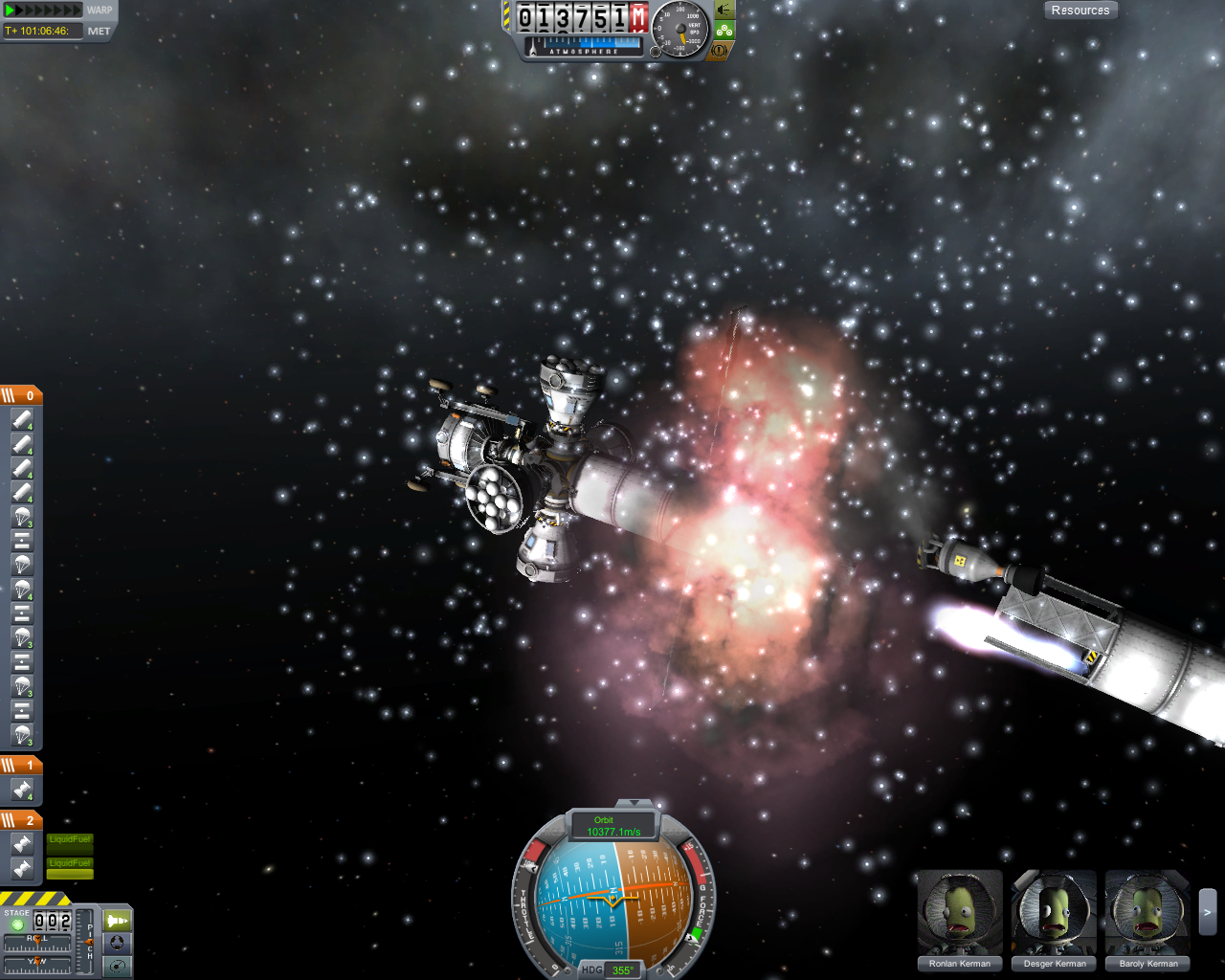Select Desger Kerman's crew portrait
Viewport: 1225px width, 980px height.
pos(1054,913)
